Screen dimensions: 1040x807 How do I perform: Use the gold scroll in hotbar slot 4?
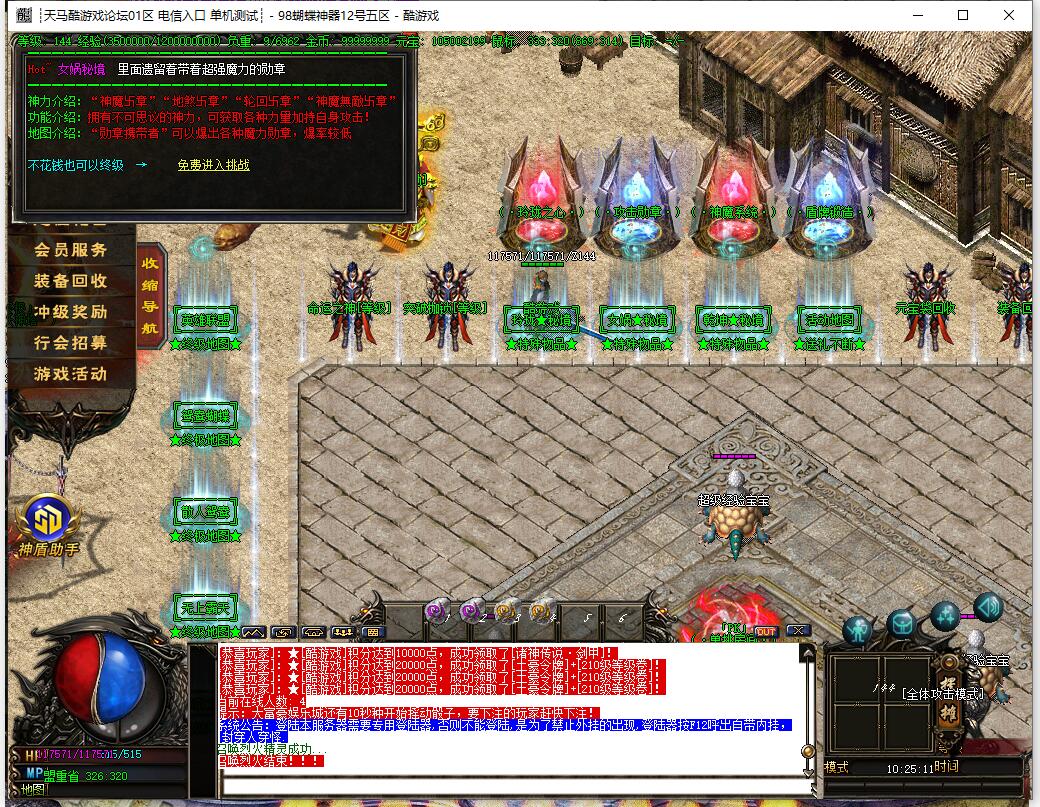(x=540, y=610)
